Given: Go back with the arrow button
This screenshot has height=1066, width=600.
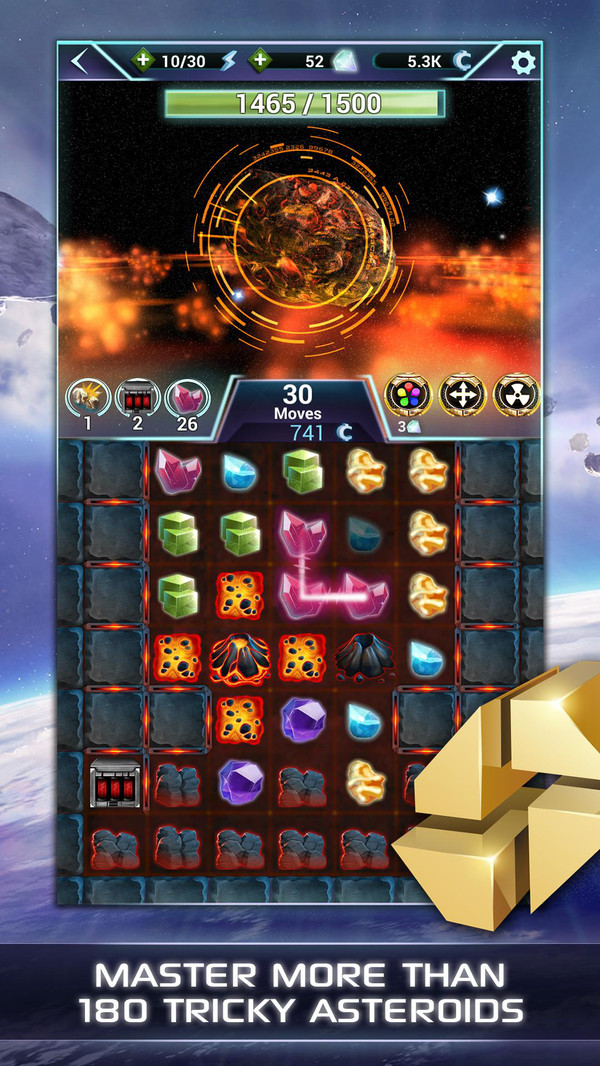Looking at the screenshot, I should pyautogui.click(x=81, y=61).
